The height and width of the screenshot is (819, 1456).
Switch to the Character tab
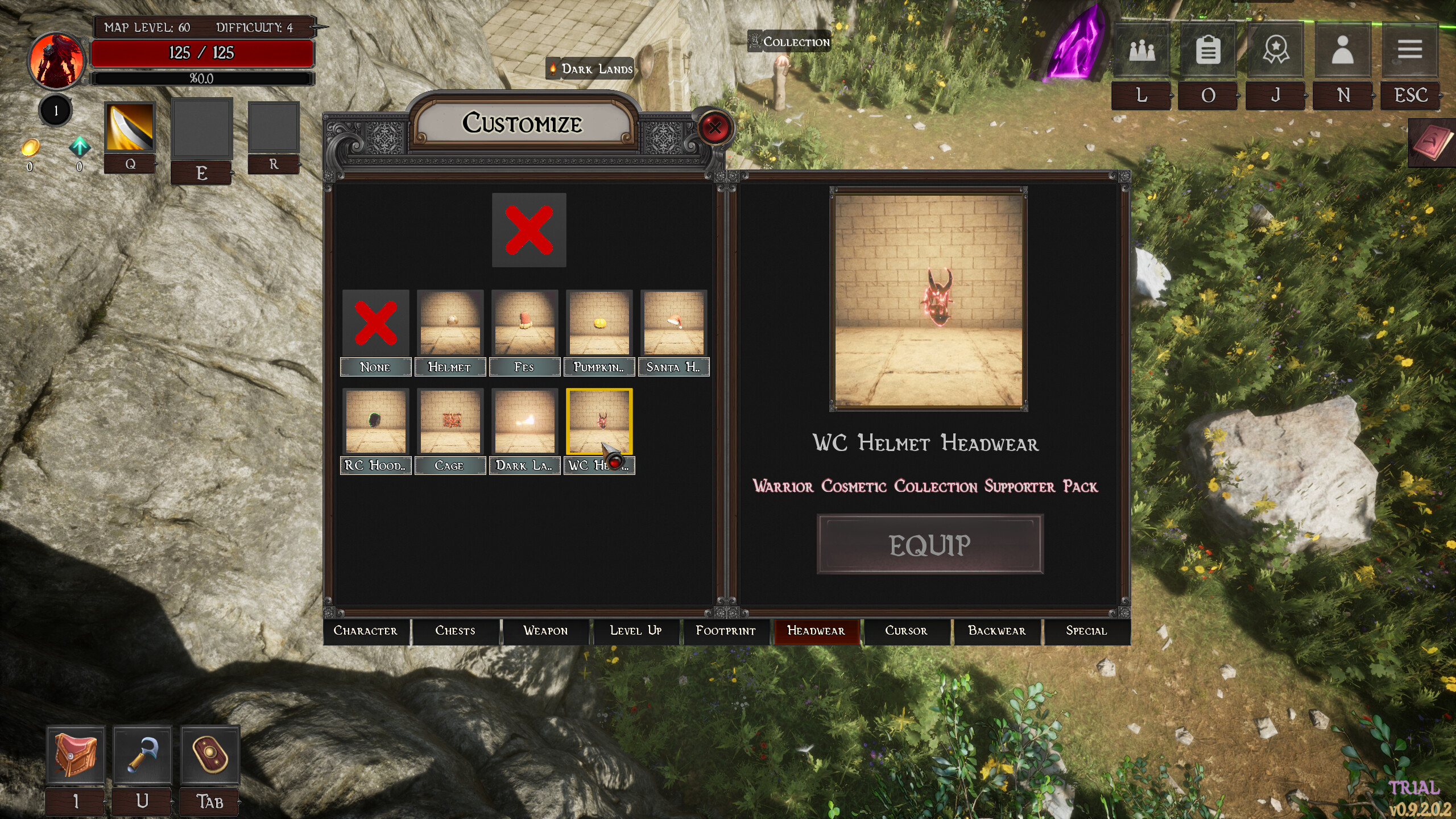[x=366, y=631]
